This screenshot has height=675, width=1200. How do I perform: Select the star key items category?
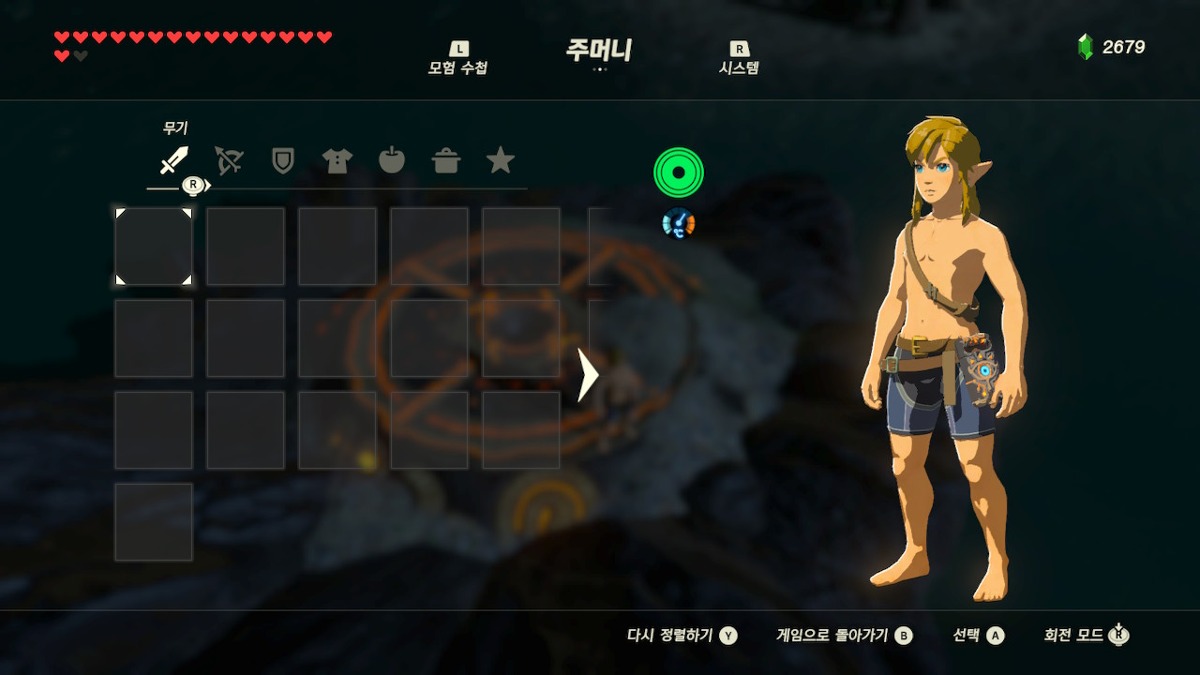click(x=500, y=160)
